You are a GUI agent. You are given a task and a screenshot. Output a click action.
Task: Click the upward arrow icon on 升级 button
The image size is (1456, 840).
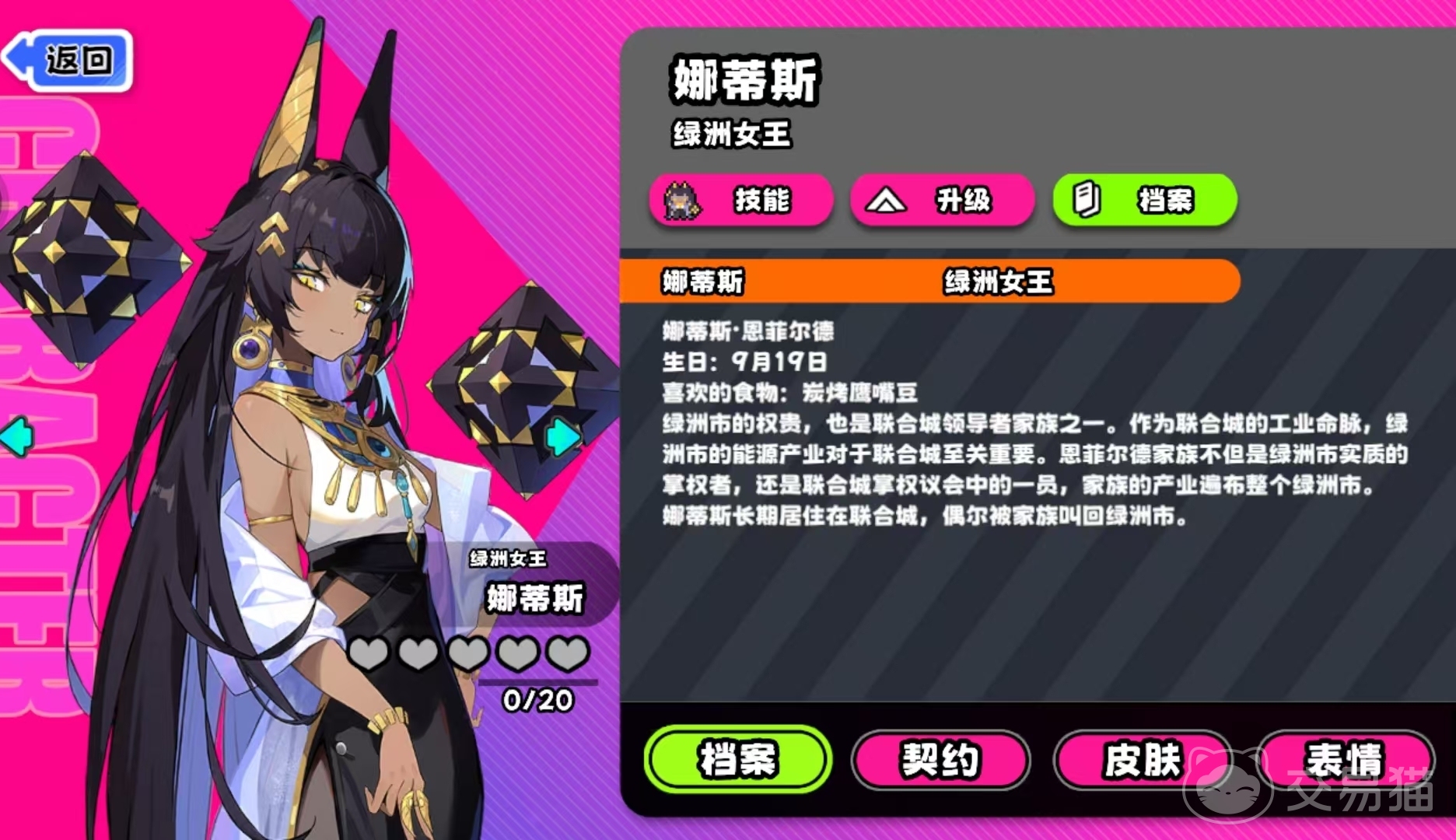click(887, 201)
